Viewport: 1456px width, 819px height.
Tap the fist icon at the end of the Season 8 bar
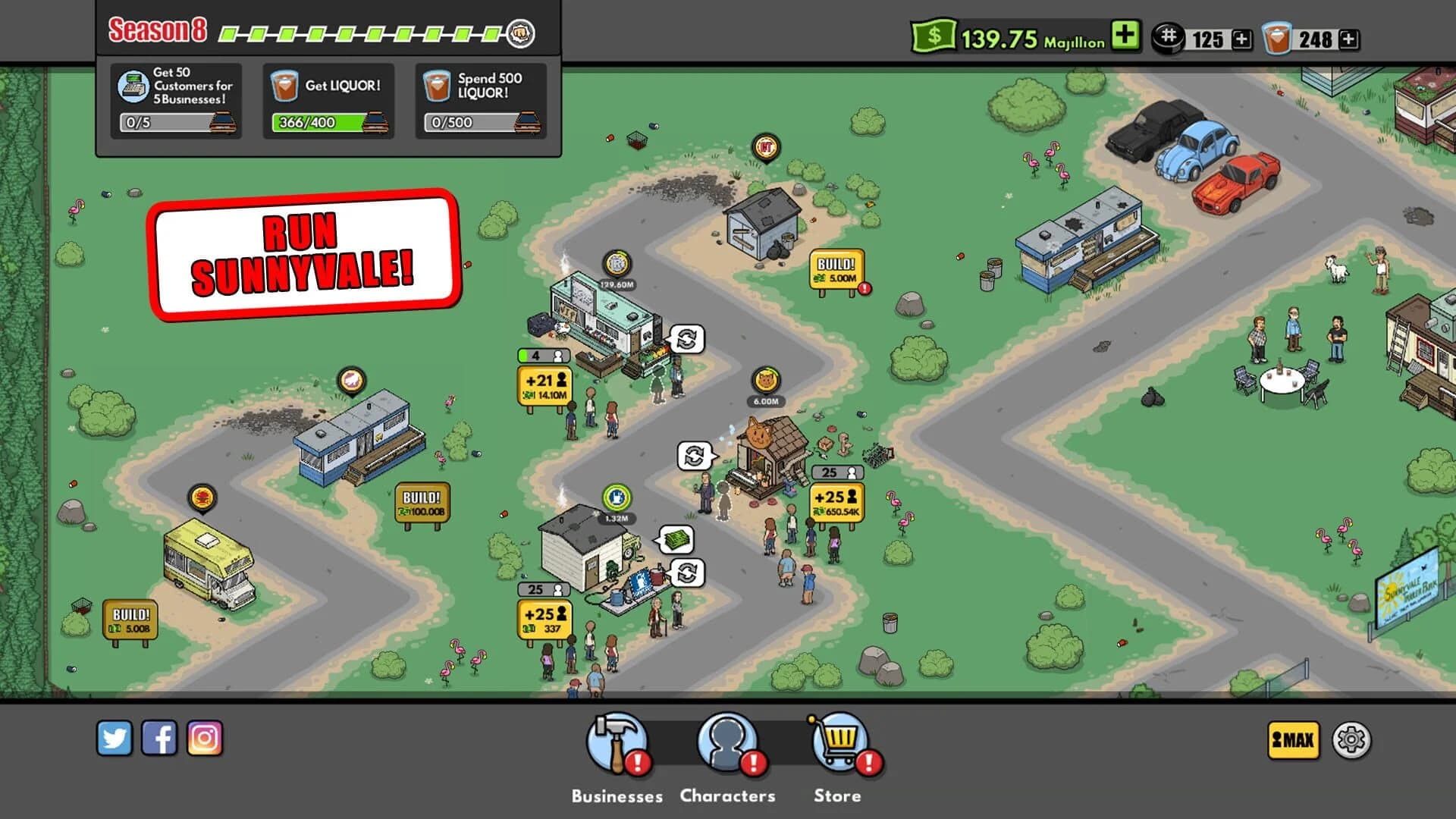tap(520, 33)
